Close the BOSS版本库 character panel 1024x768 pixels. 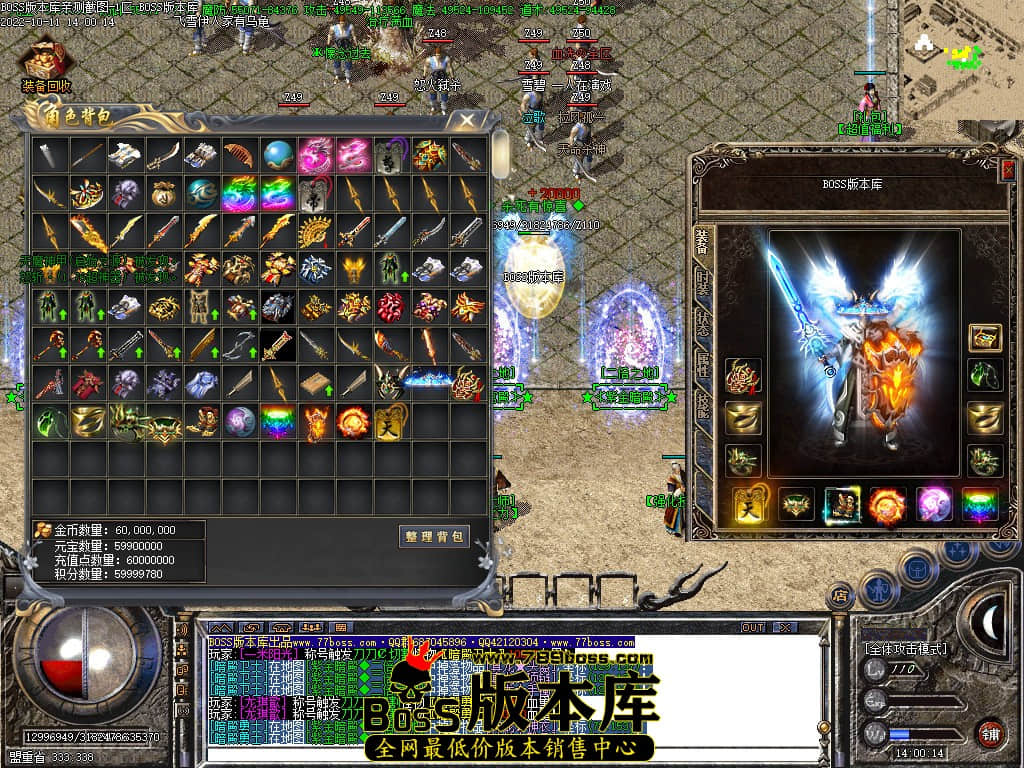[x=1008, y=170]
